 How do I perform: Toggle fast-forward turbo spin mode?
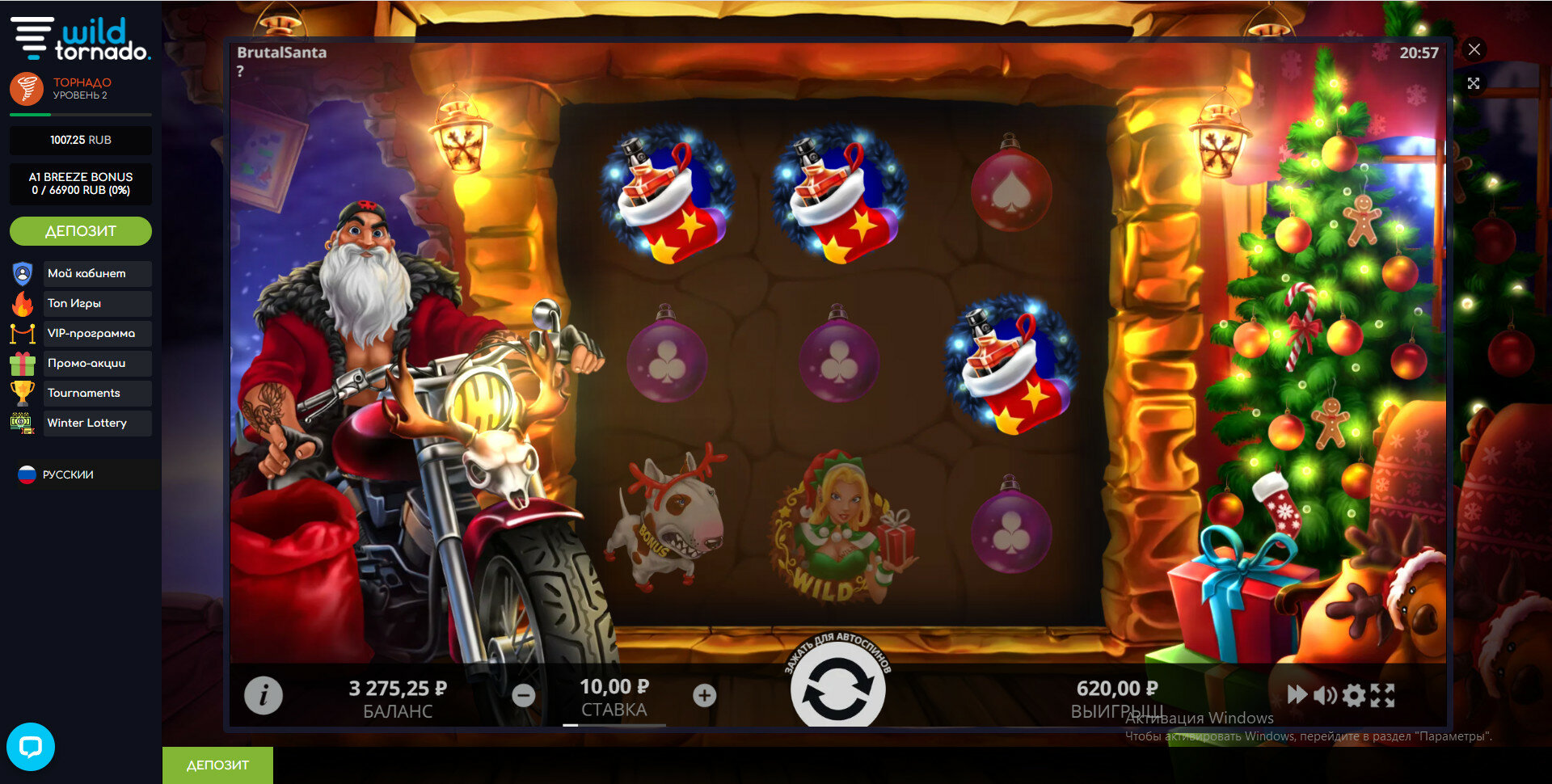tap(1297, 694)
